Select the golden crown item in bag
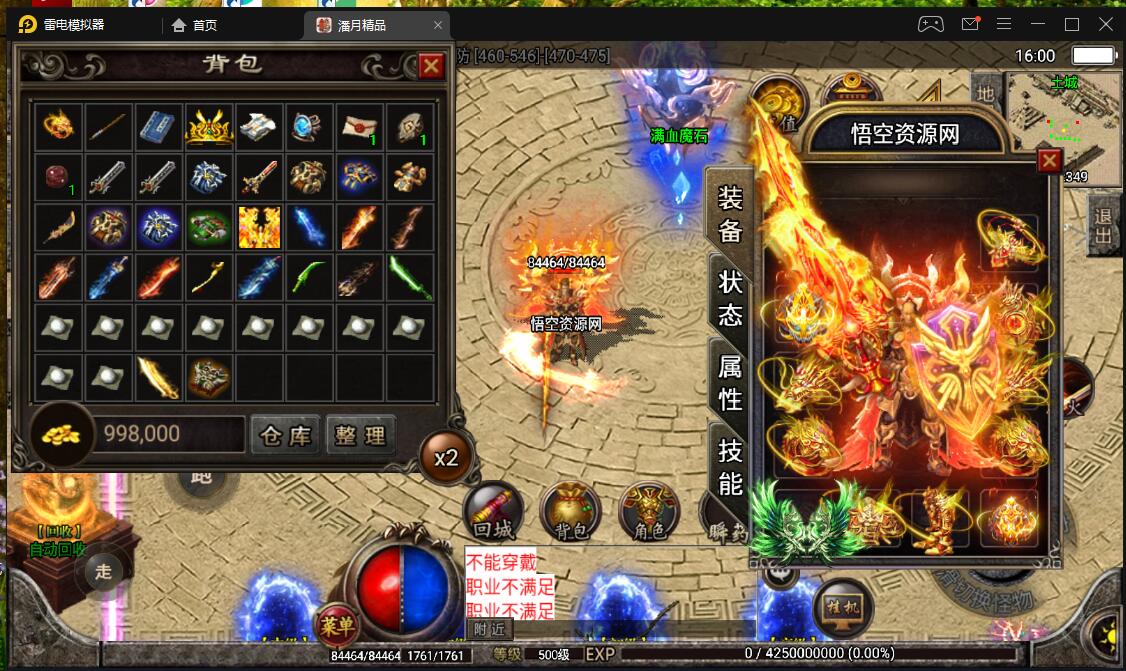 [209, 127]
